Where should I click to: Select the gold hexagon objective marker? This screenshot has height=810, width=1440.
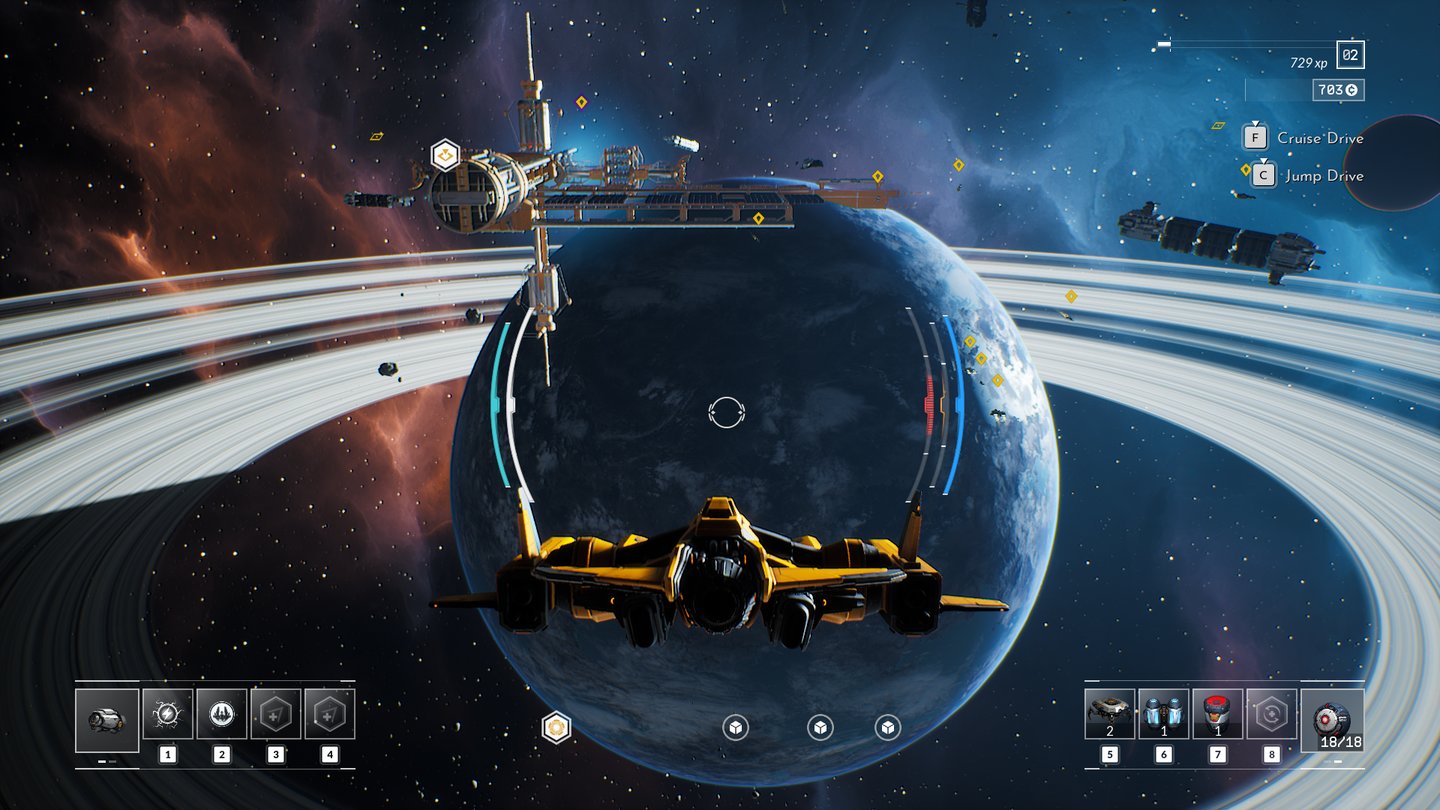pyautogui.click(x=556, y=727)
